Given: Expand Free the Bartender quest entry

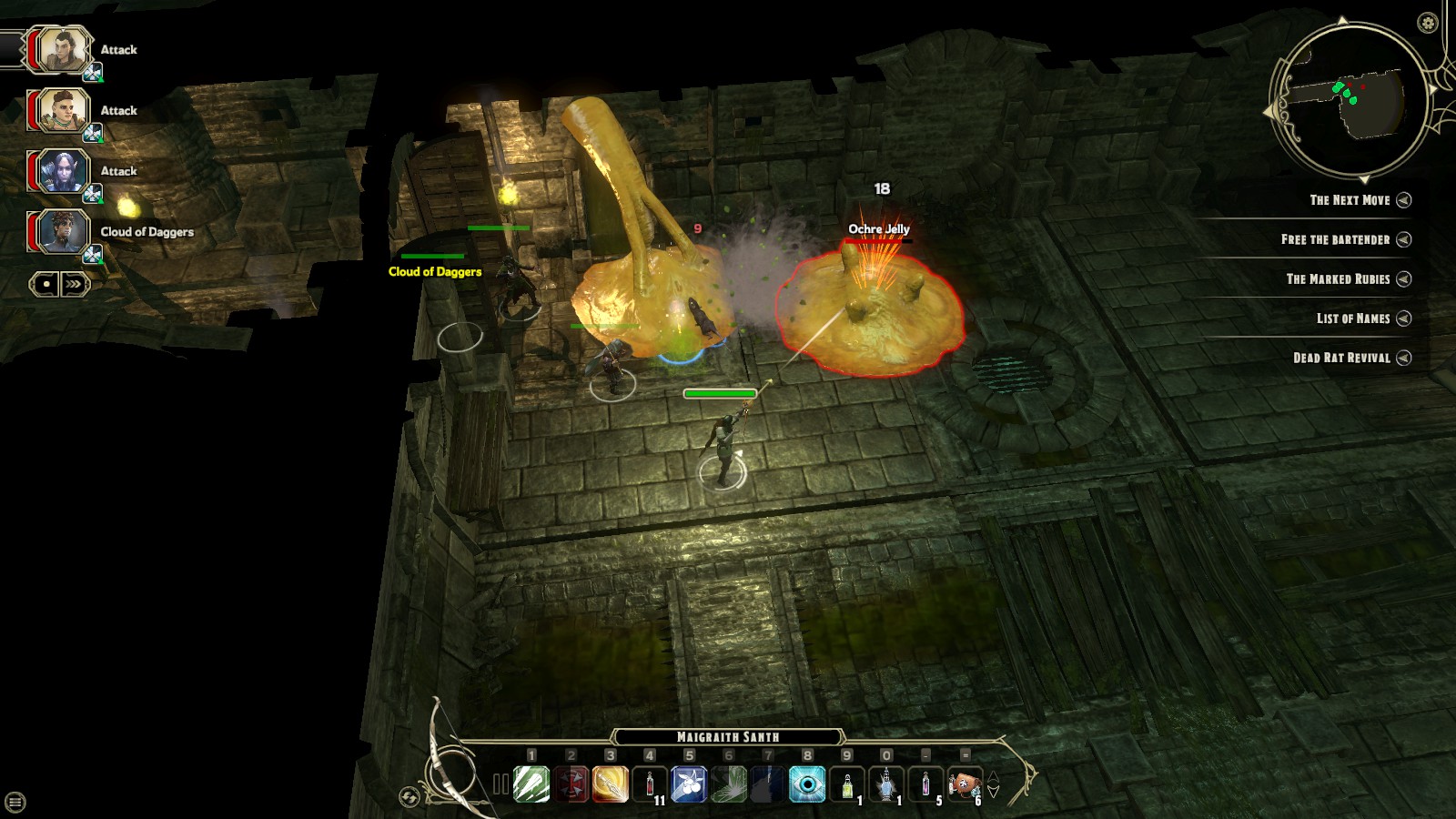Looking at the screenshot, I should coord(1404,239).
